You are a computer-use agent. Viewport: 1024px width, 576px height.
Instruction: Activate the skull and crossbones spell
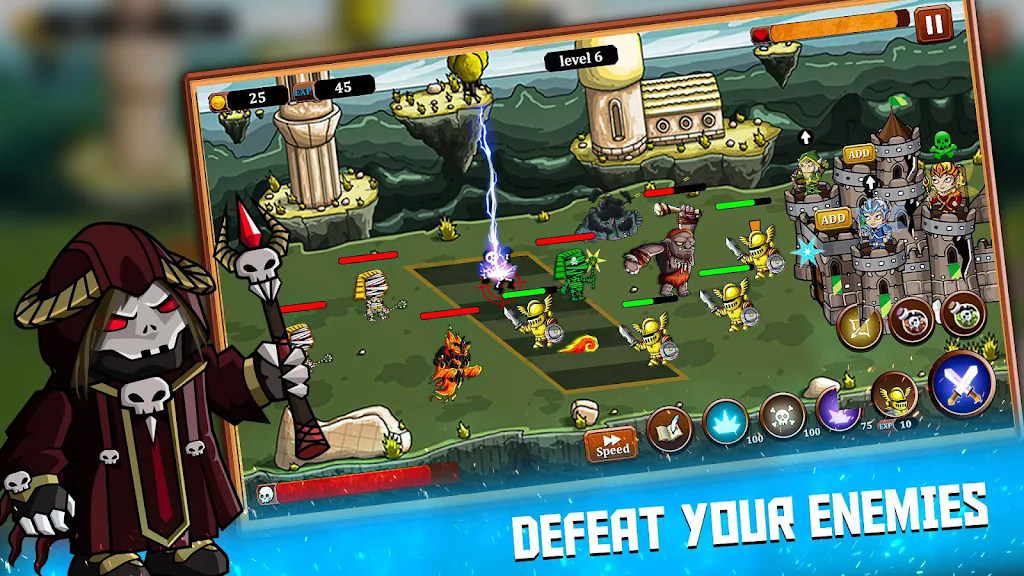tap(782, 414)
